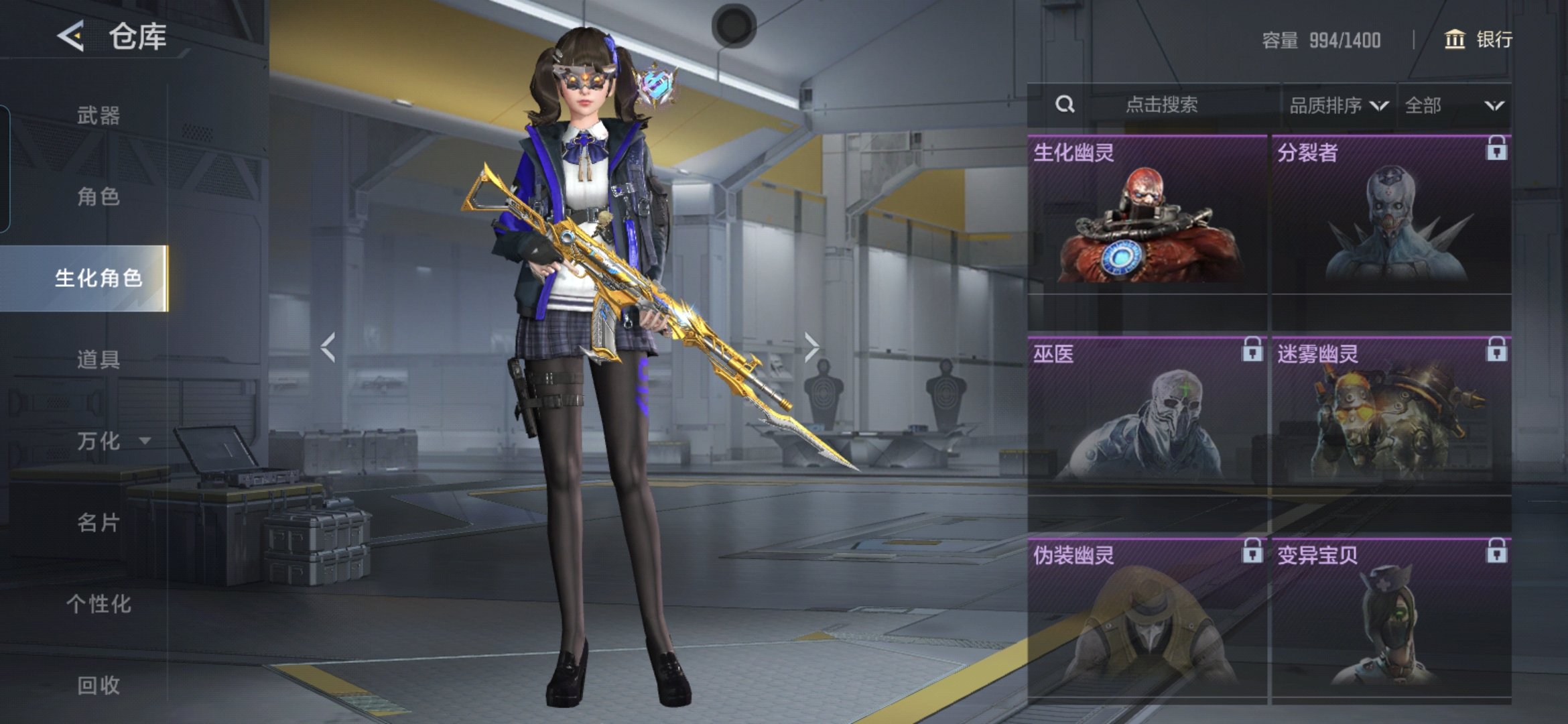Image resolution: width=1568 pixels, height=724 pixels.
Task: Rotate character preview with right arrow
Action: click(x=811, y=347)
